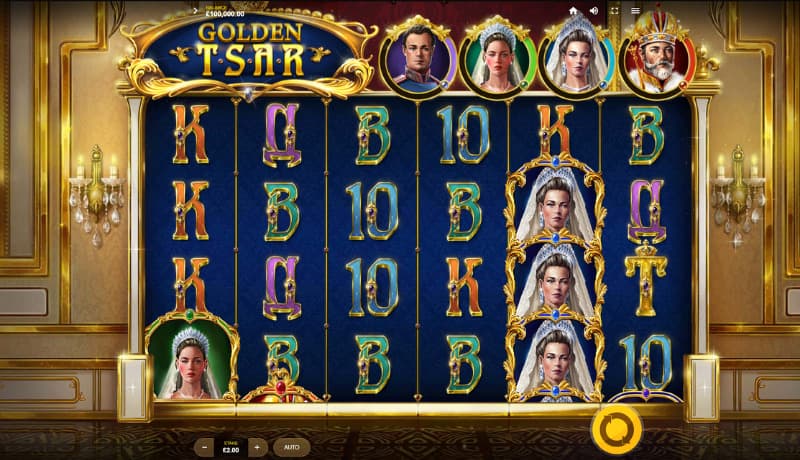Increase the stake with the plus button
The width and height of the screenshot is (800, 460).
(257, 447)
